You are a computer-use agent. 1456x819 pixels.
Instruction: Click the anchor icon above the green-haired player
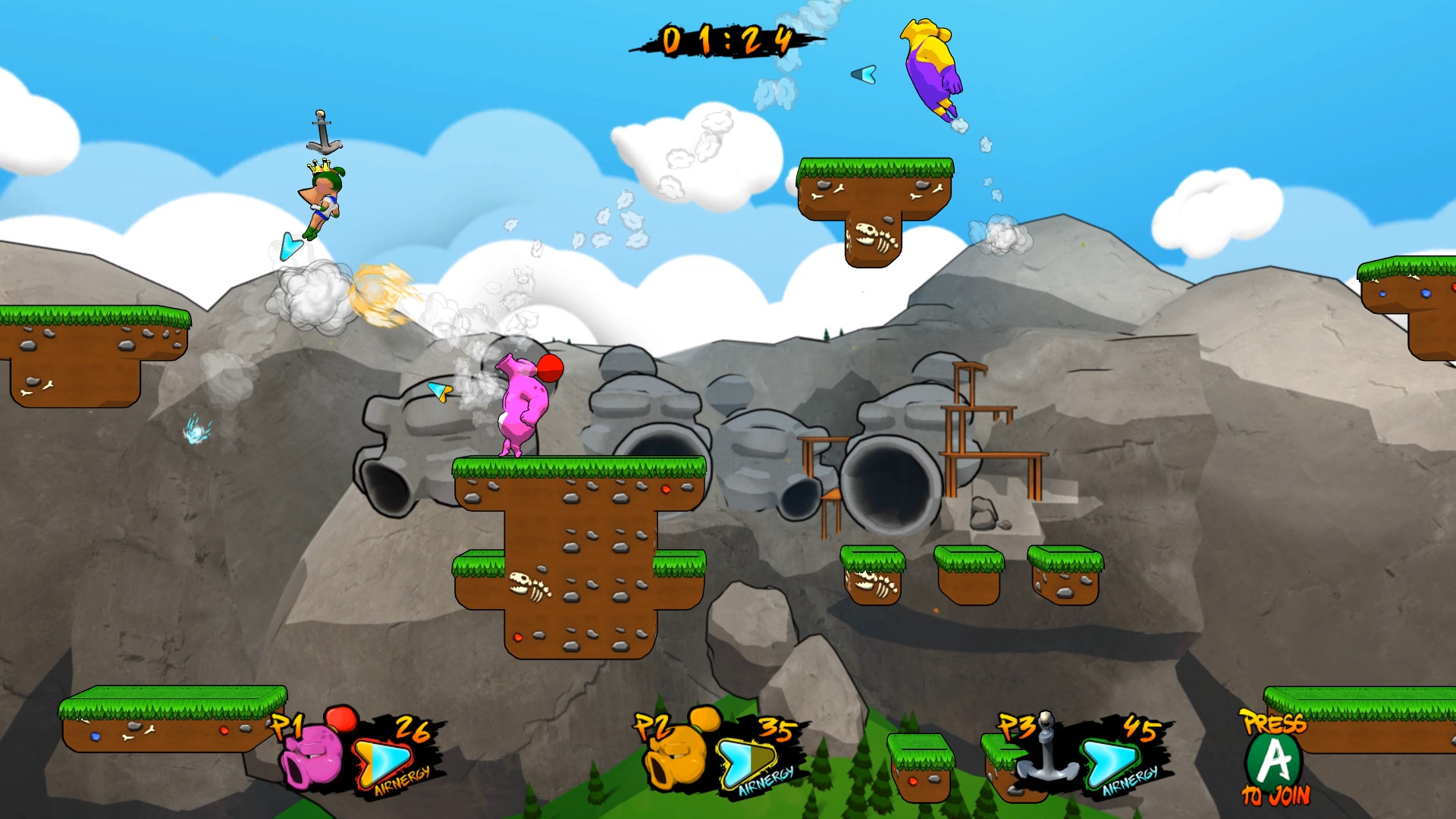322,130
